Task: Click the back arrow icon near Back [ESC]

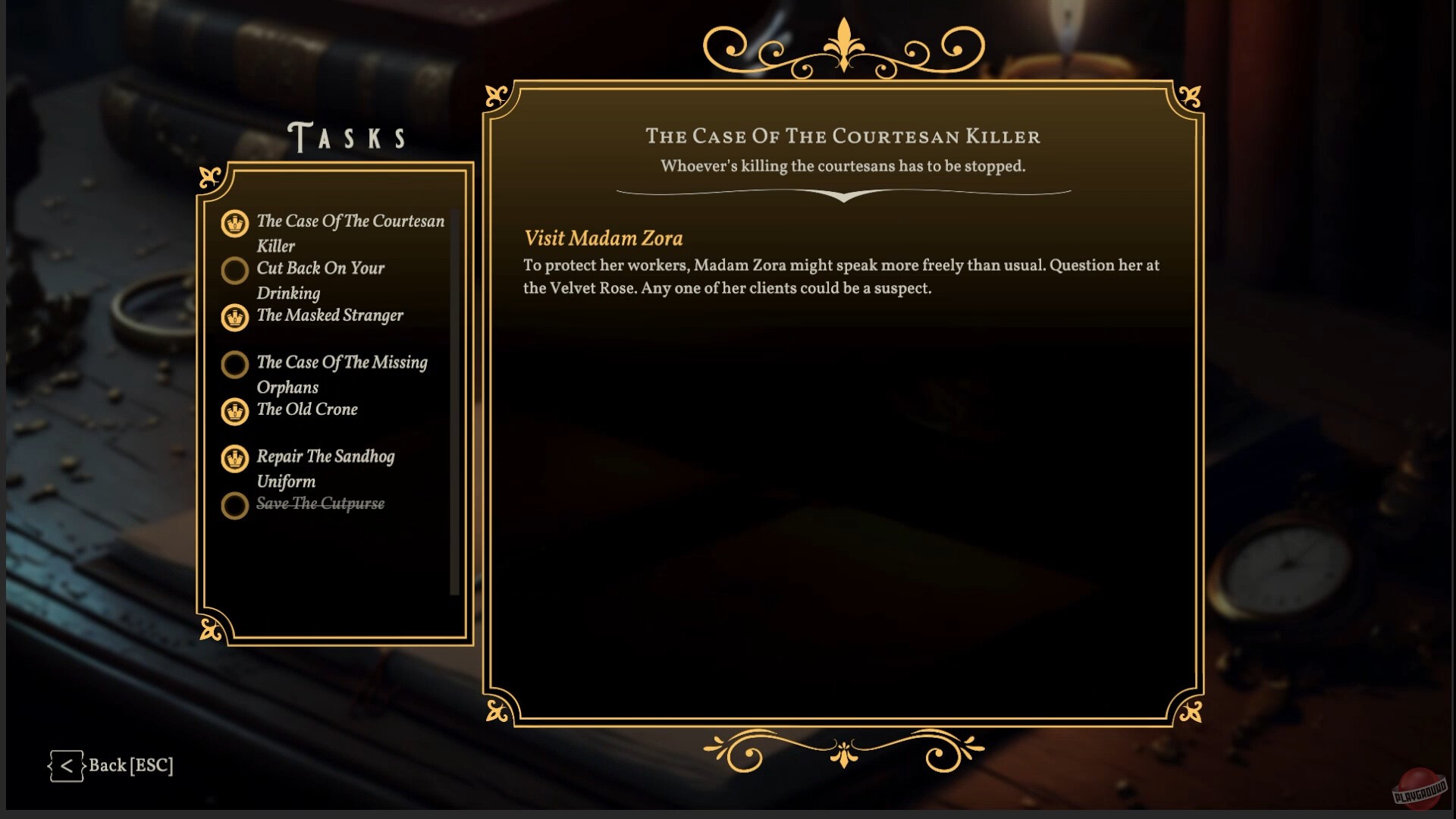Action: point(67,766)
